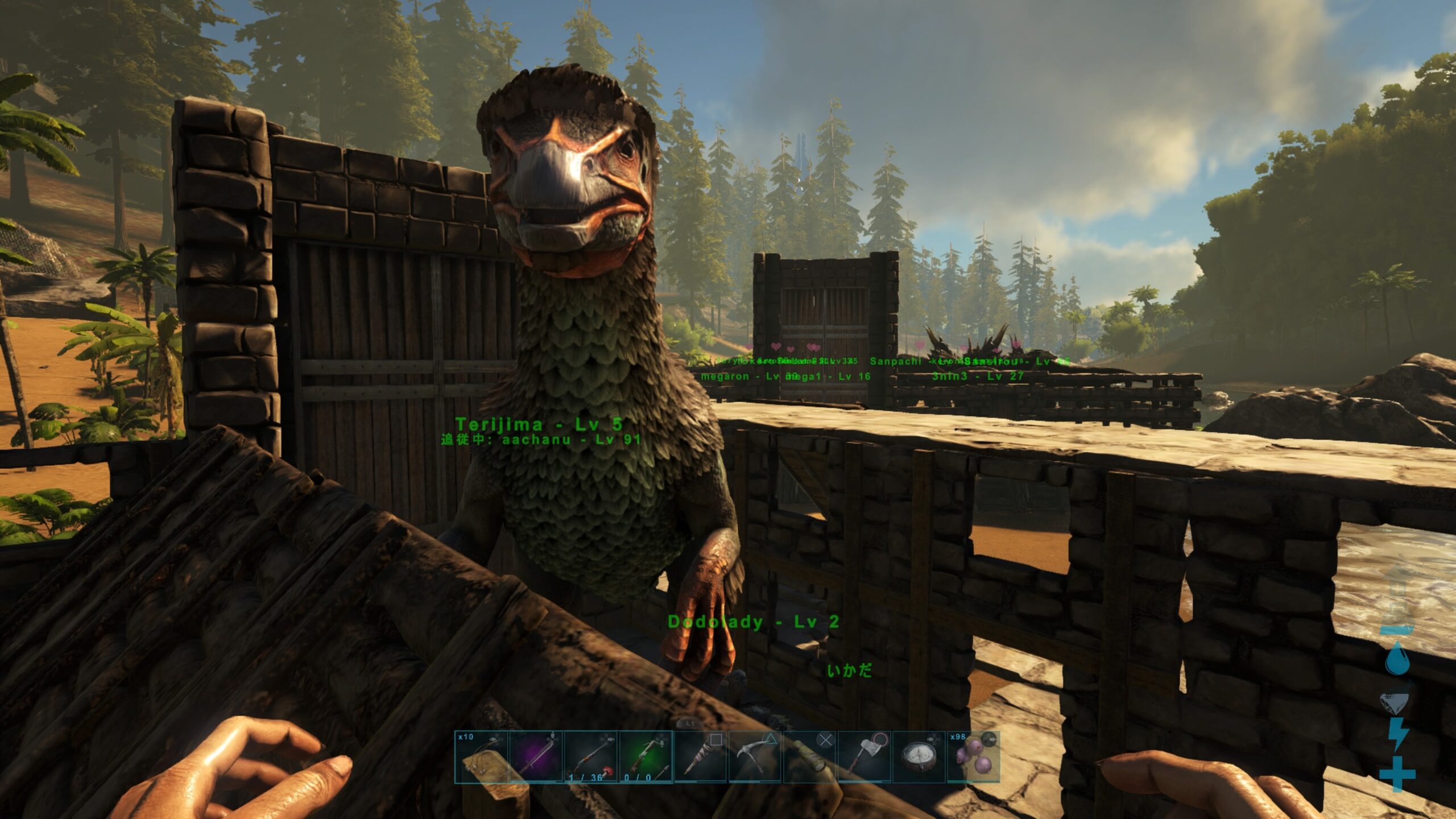Viewport: 1456px width, 819px height.
Task: Equip the hatchet from the hotbar
Action: pyautogui.click(x=864, y=757)
